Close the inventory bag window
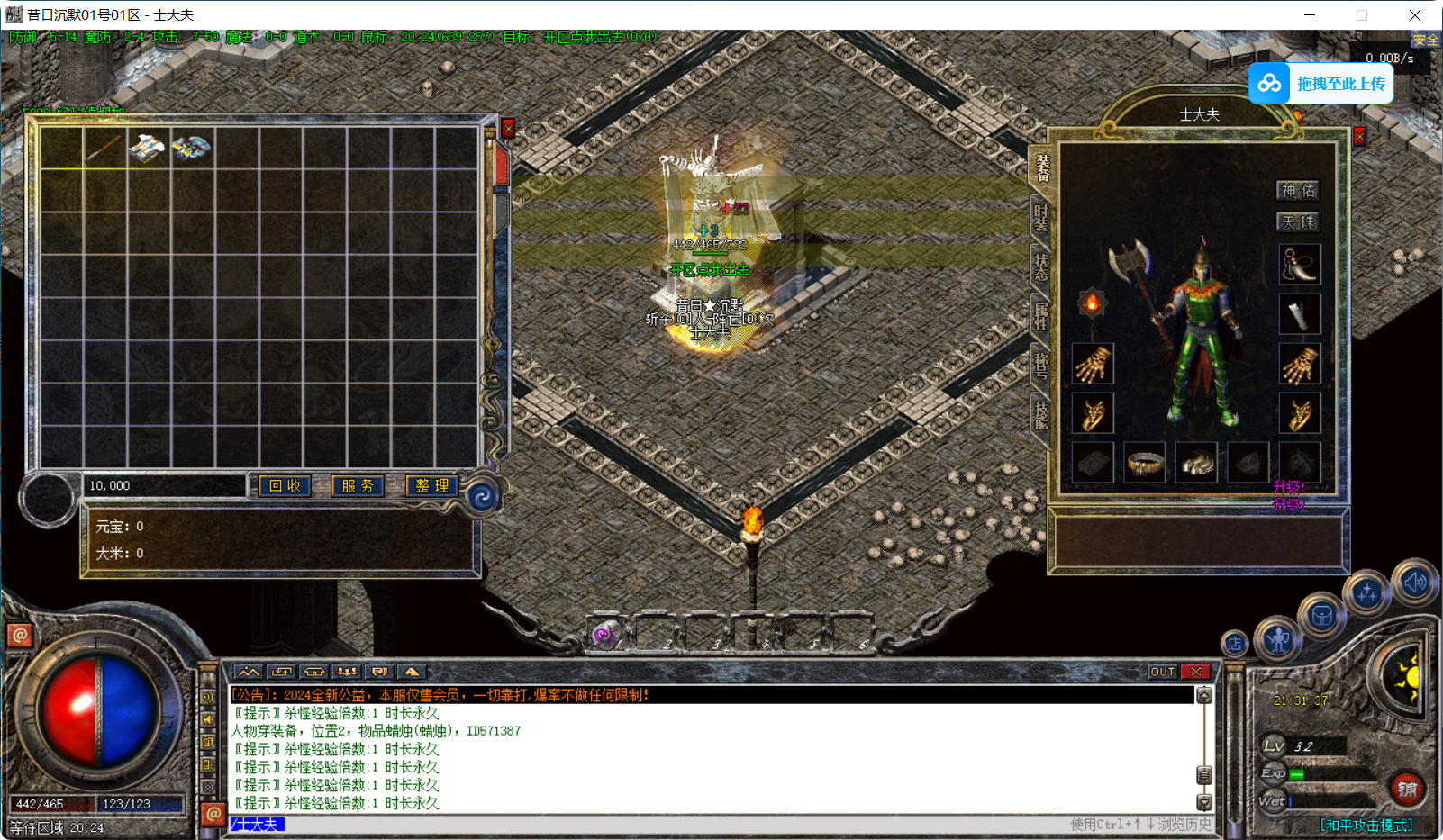Viewport: 1443px width, 840px height. (508, 129)
